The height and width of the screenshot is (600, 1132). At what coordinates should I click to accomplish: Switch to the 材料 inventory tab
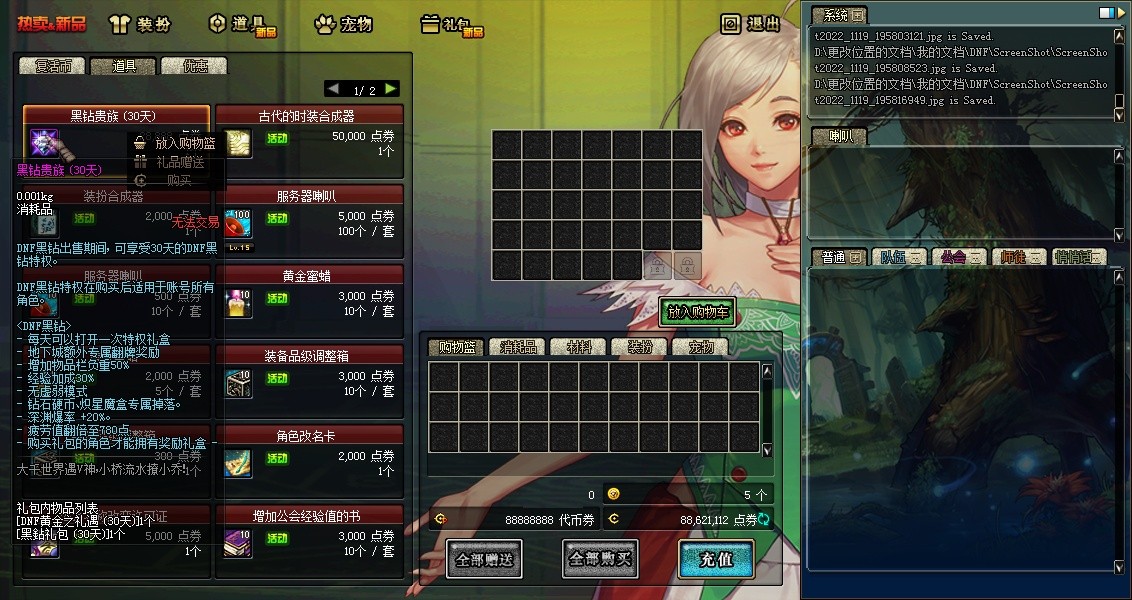579,347
